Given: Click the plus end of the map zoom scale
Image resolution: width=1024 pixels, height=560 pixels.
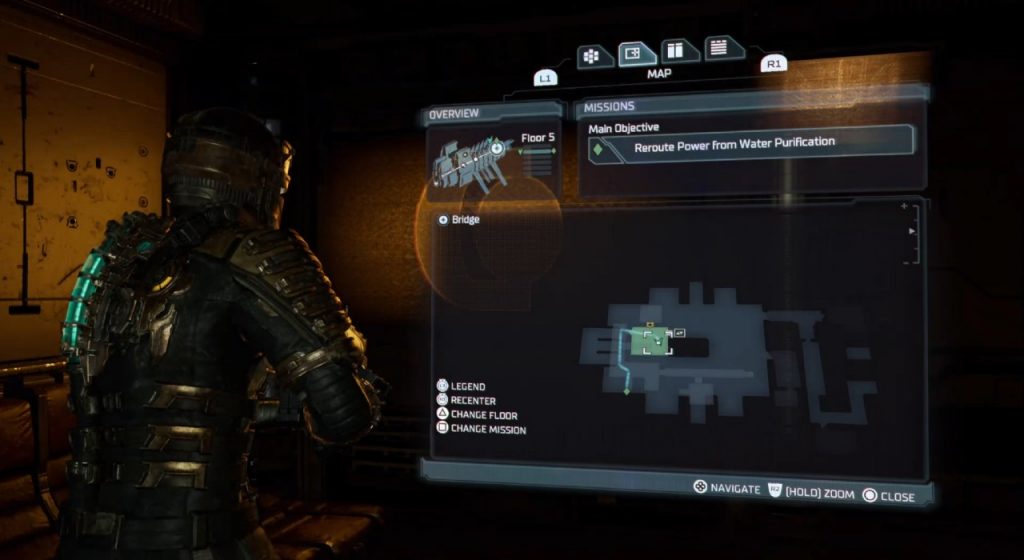Looking at the screenshot, I should (904, 207).
